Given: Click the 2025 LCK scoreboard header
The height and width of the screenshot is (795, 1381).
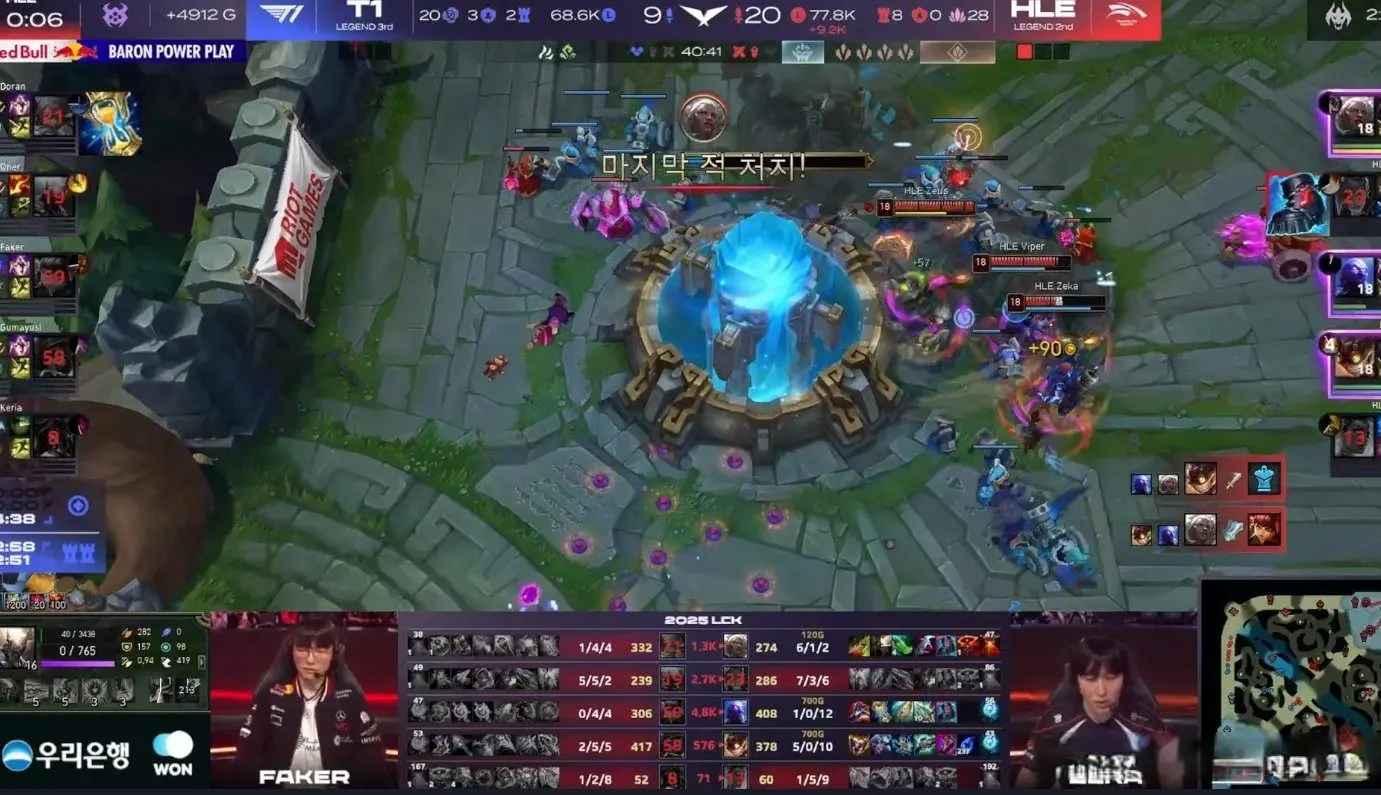Looking at the screenshot, I should point(702,621).
